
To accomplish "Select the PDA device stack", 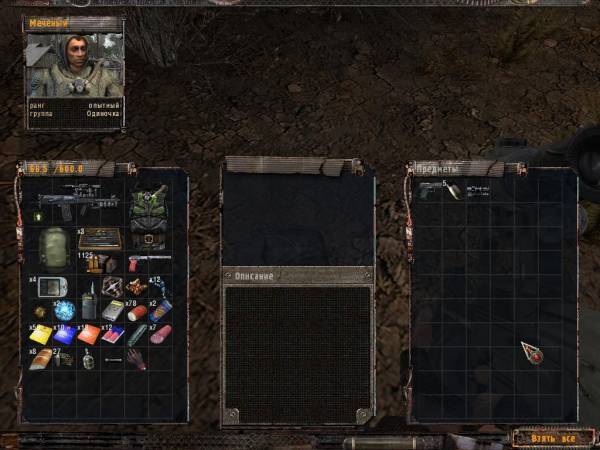I will click(x=49, y=288).
